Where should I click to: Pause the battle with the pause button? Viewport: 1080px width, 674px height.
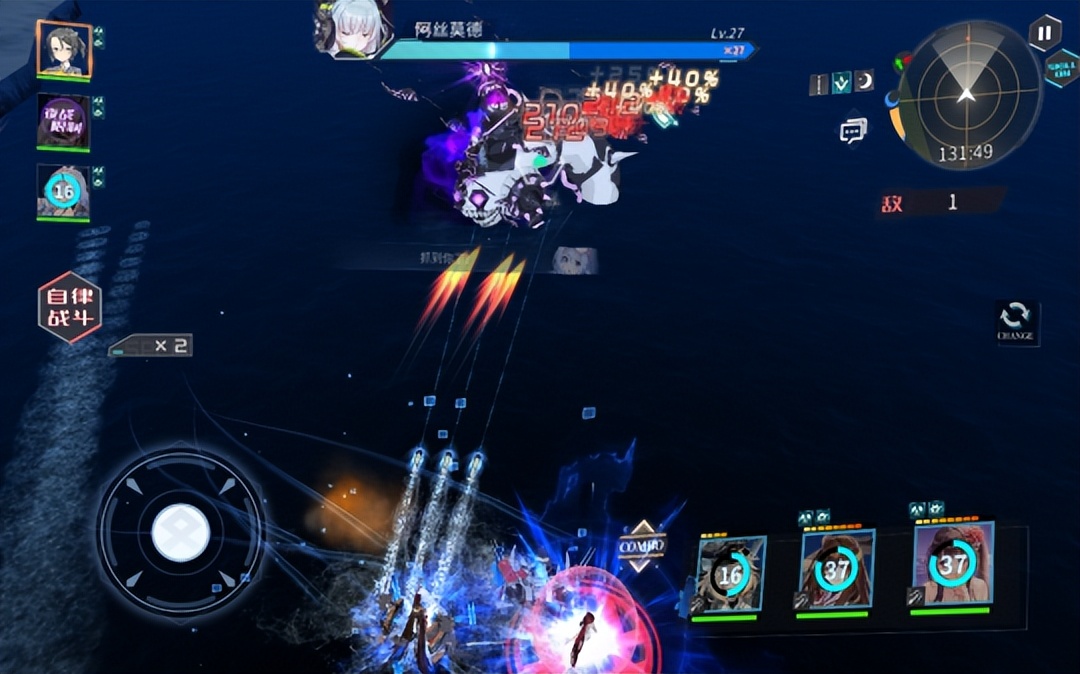click(1044, 32)
